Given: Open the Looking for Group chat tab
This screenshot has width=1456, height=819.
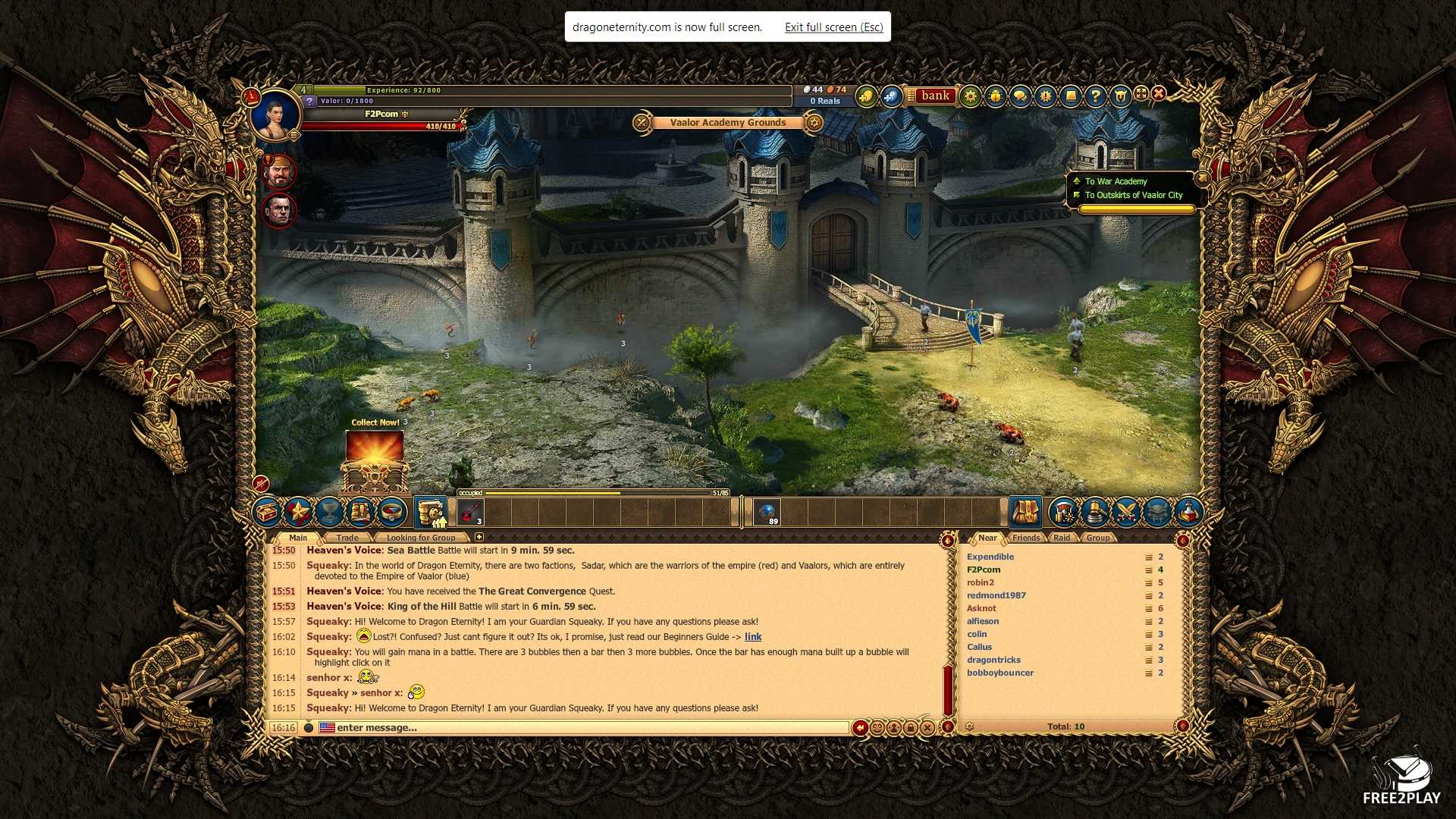Looking at the screenshot, I should point(421,538).
